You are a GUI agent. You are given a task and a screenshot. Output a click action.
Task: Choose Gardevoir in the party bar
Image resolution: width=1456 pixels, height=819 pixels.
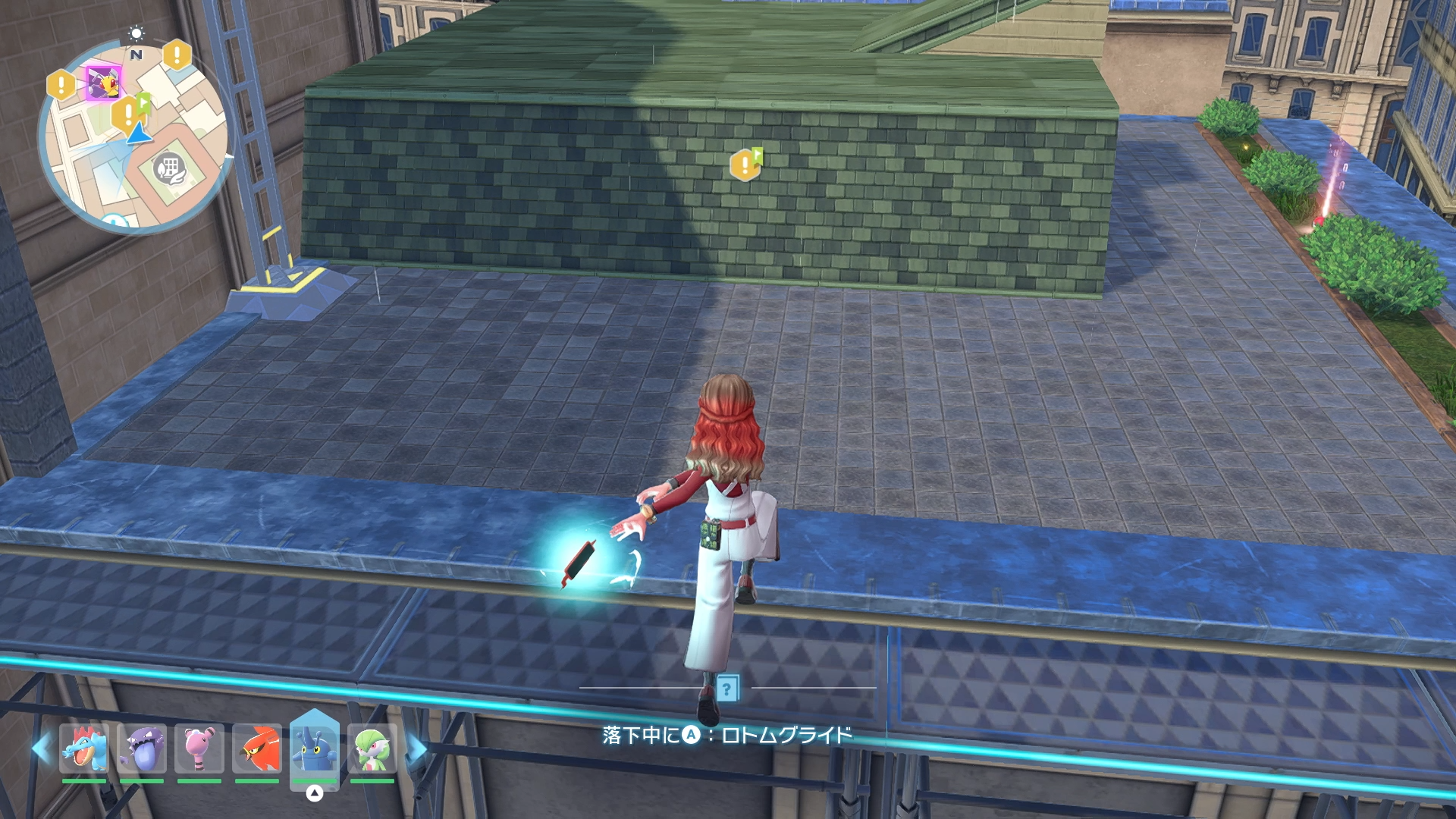tap(372, 748)
